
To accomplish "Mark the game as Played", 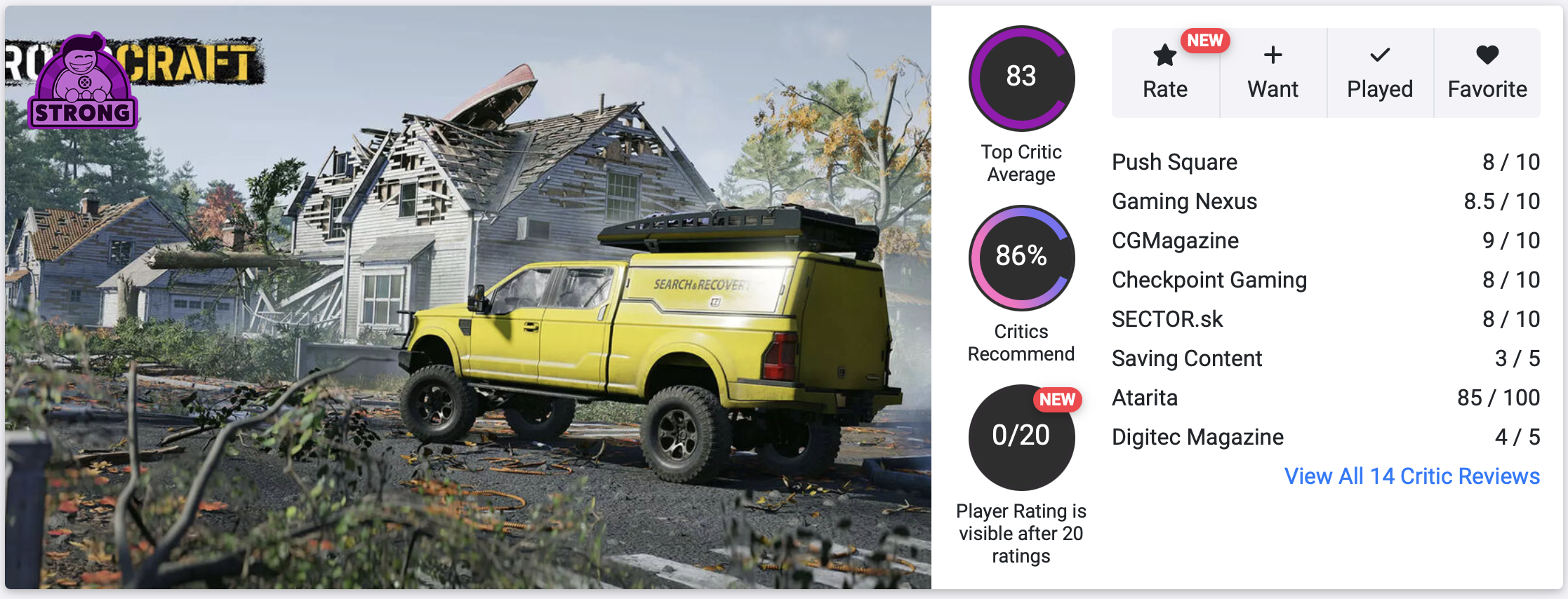I will point(1379,73).
